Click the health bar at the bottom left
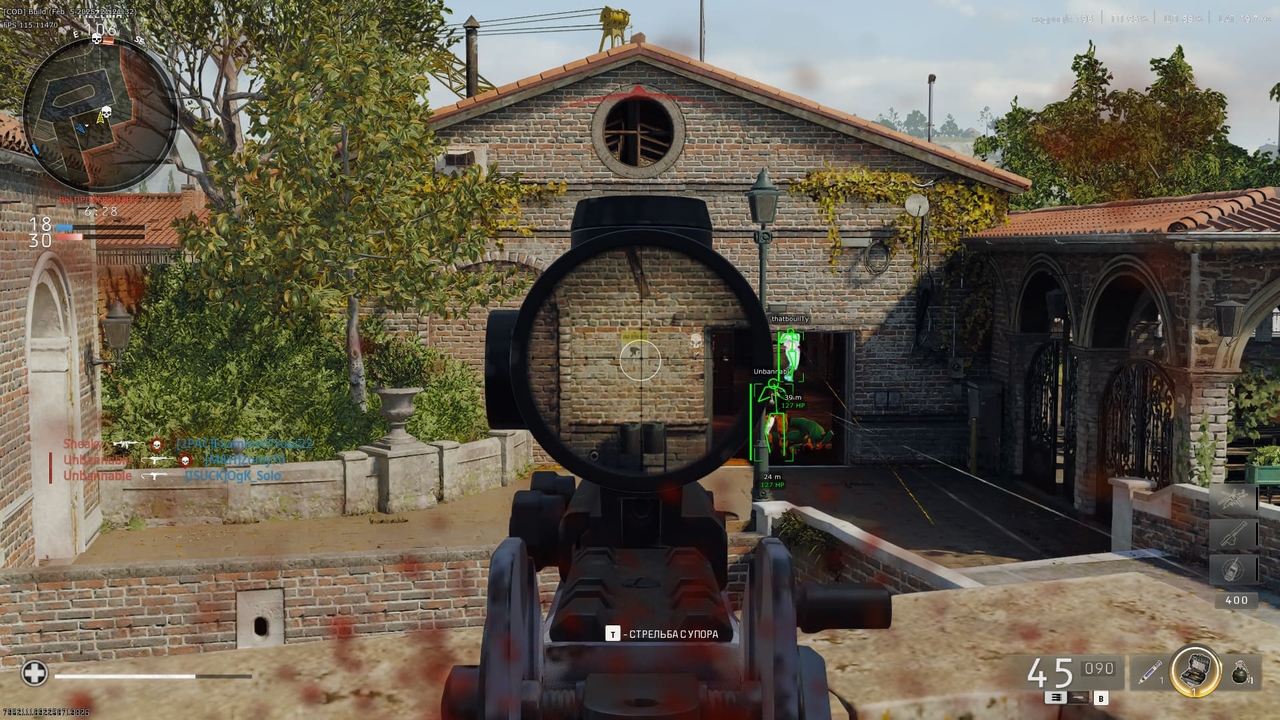The image size is (1280, 720). (x=150, y=675)
